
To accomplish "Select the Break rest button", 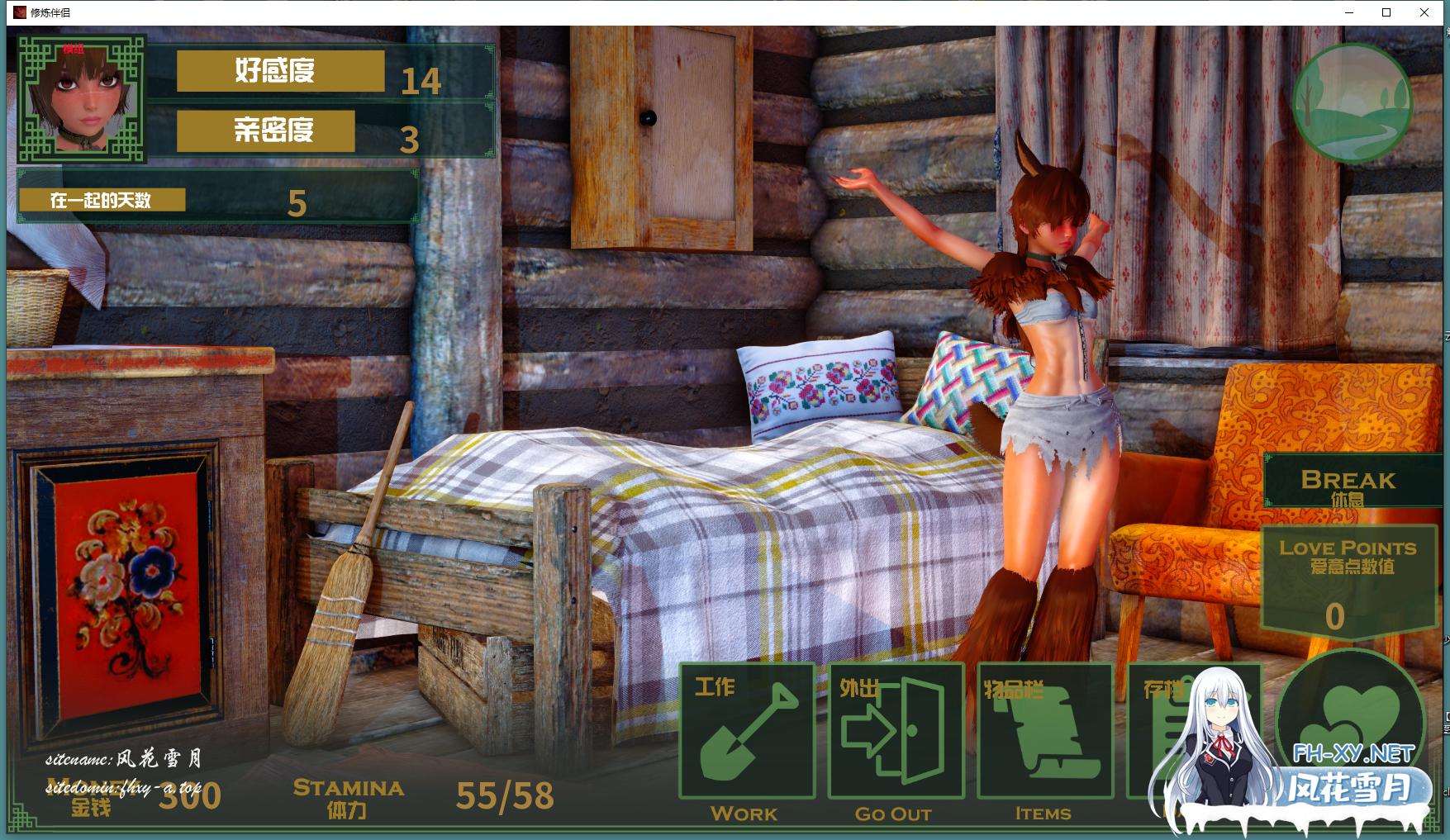I will [1348, 482].
